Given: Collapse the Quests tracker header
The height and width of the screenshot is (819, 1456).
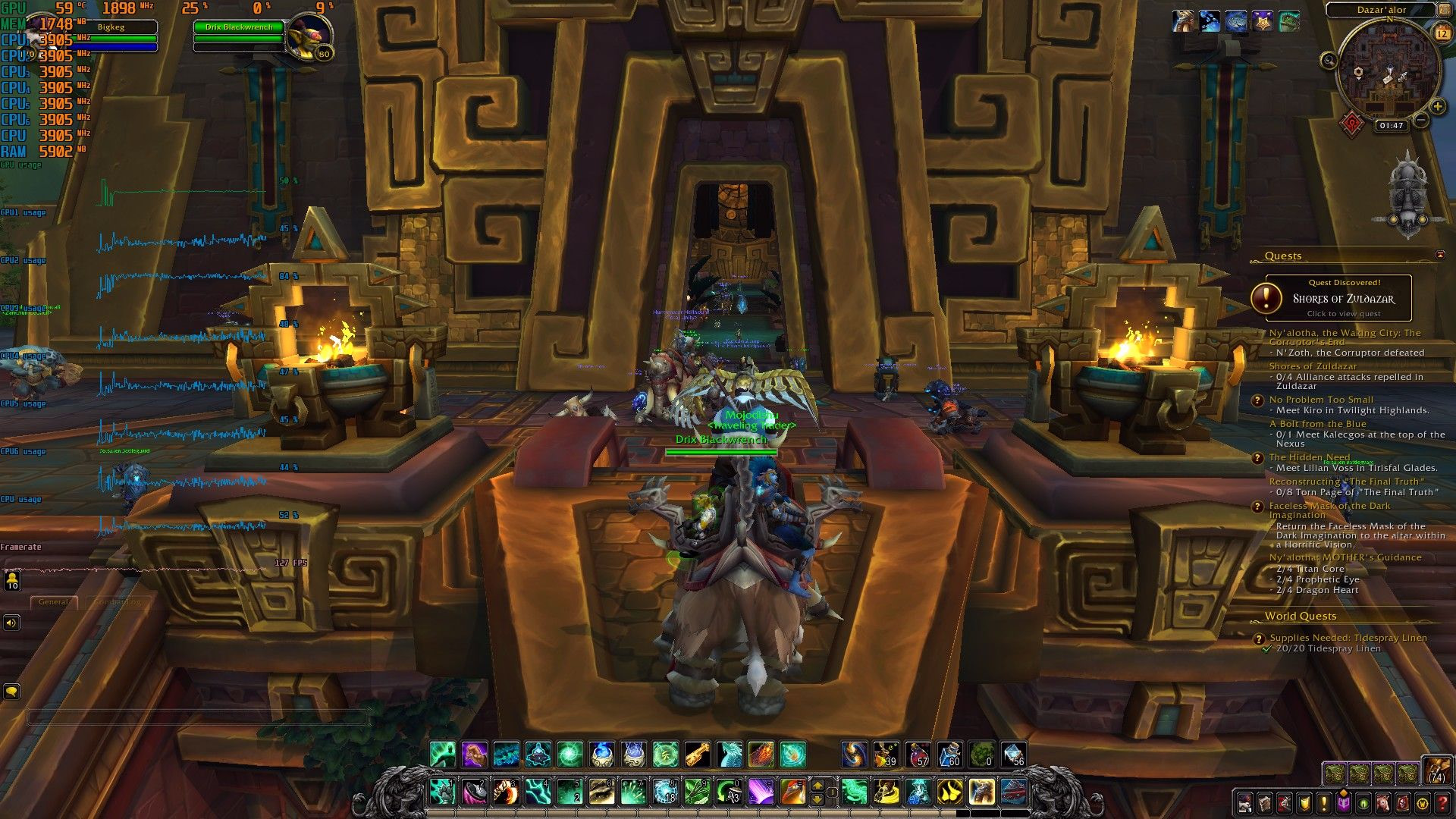Looking at the screenshot, I should 1440,256.
